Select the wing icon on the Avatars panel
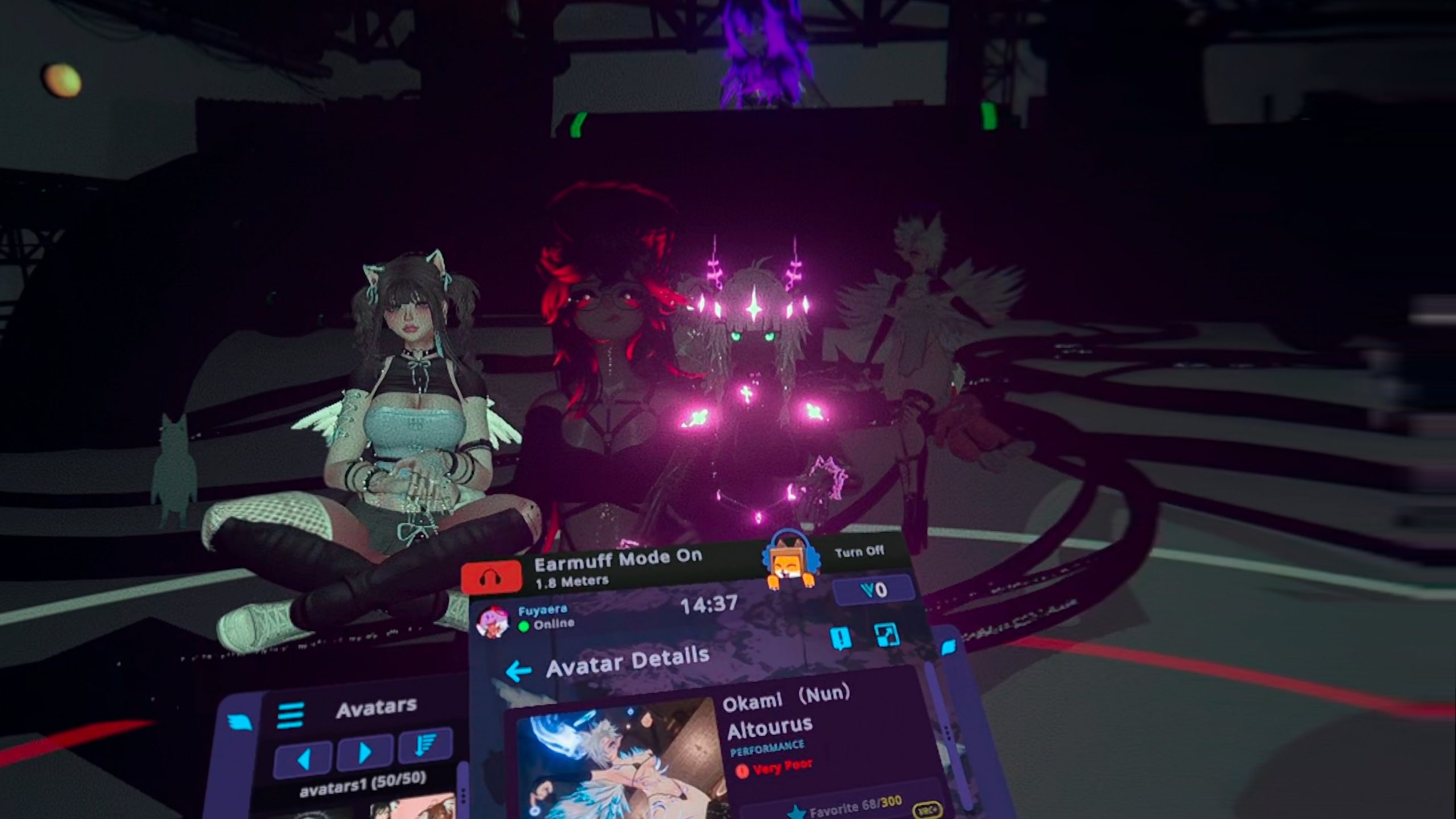Image resolution: width=1456 pixels, height=819 pixels. 240,723
